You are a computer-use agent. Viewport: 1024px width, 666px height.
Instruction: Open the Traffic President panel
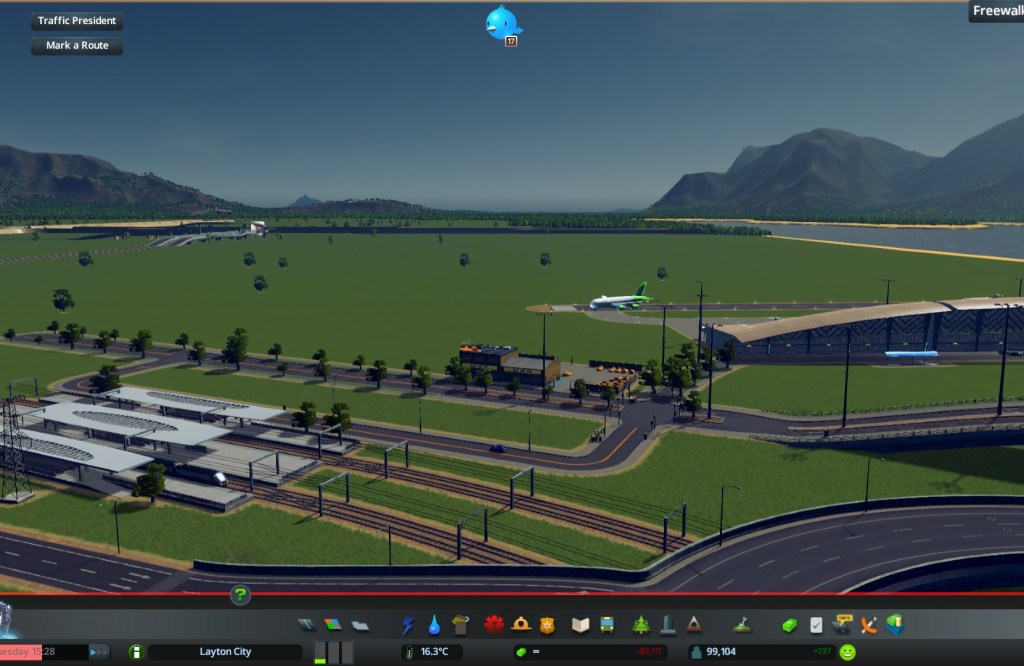77,21
